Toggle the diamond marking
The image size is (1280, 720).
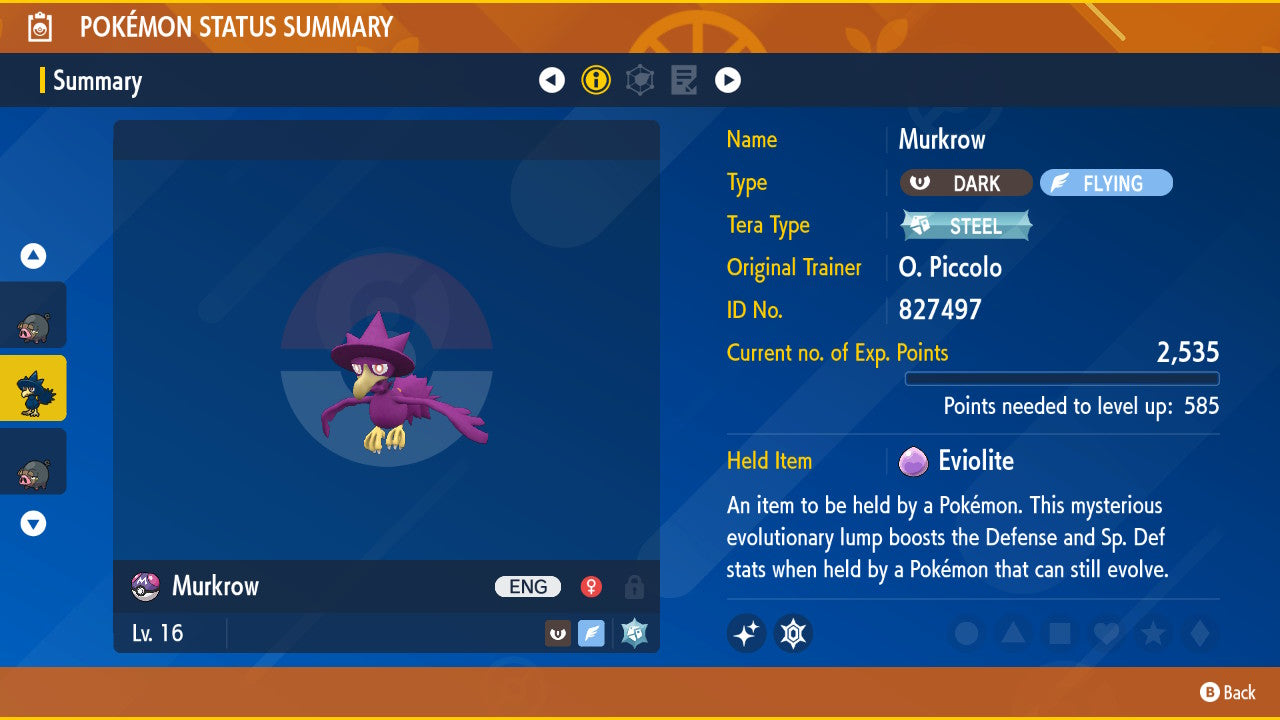point(1198,633)
